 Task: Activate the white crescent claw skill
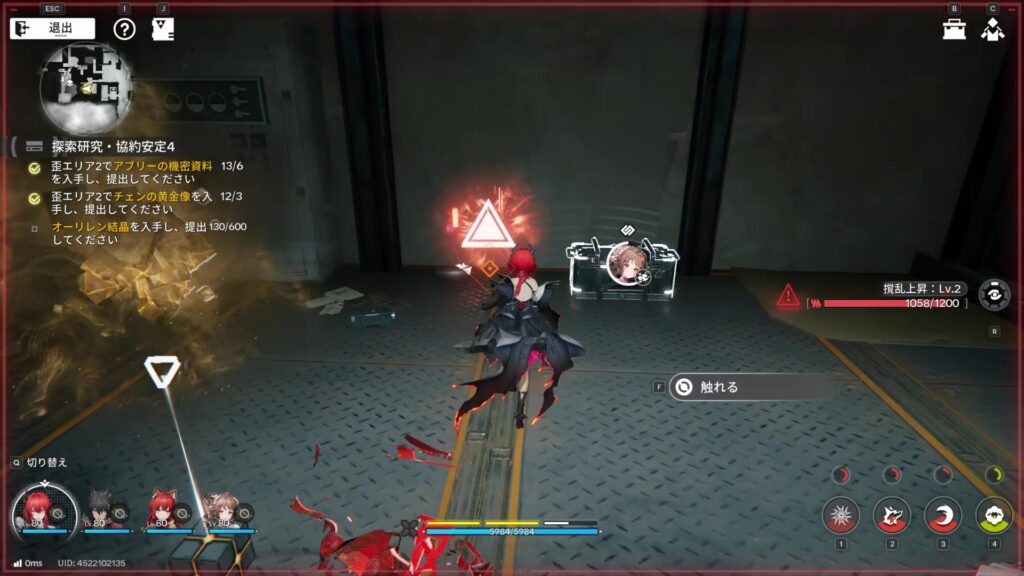tap(943, 515)
